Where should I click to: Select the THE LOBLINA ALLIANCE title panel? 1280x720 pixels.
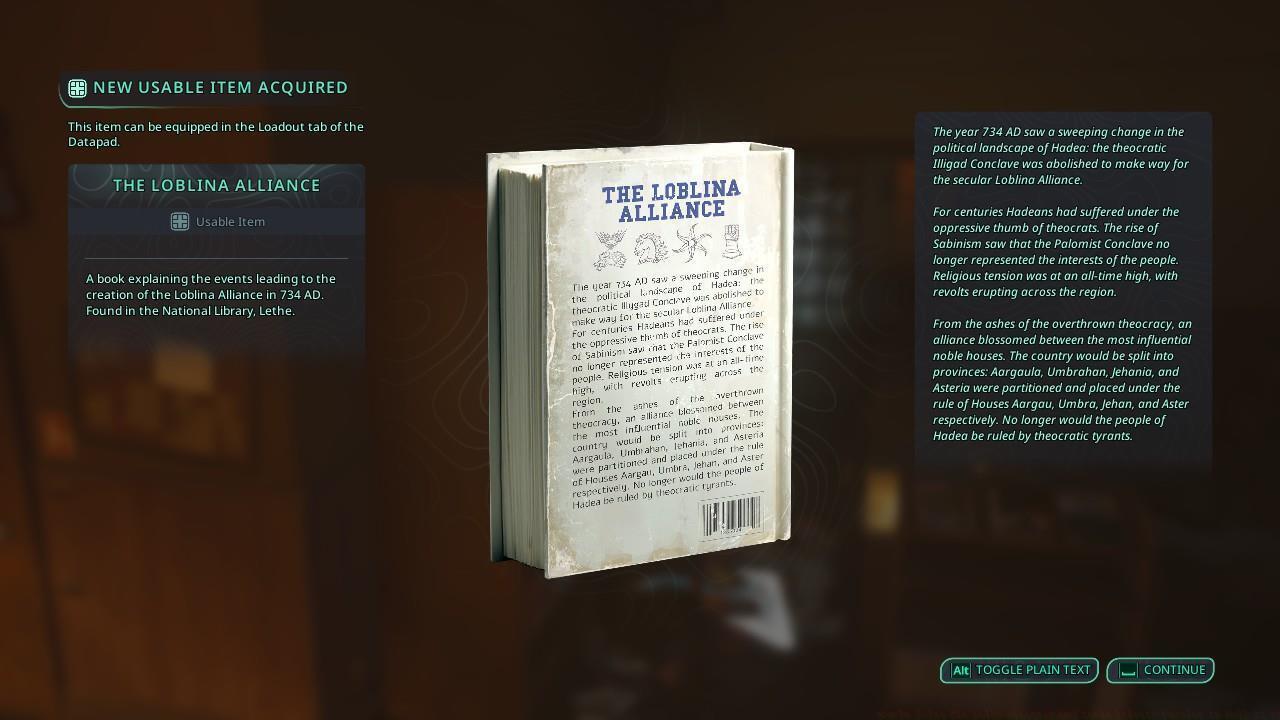217,185
